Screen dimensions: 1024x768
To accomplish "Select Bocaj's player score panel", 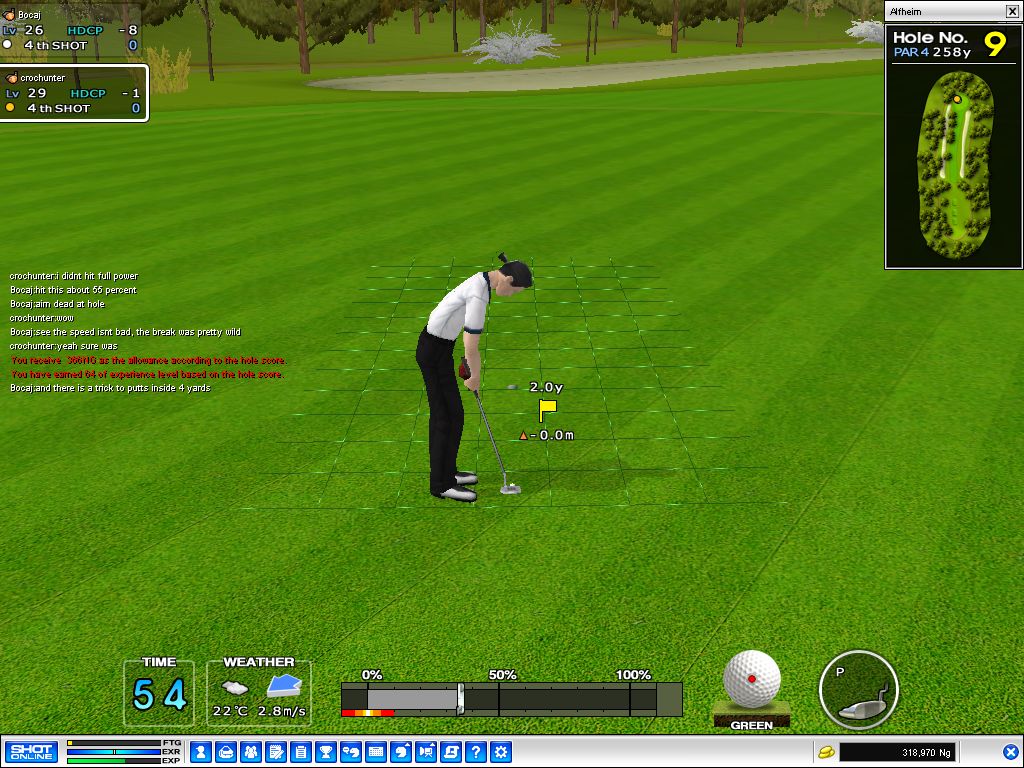I will point(70,30).
